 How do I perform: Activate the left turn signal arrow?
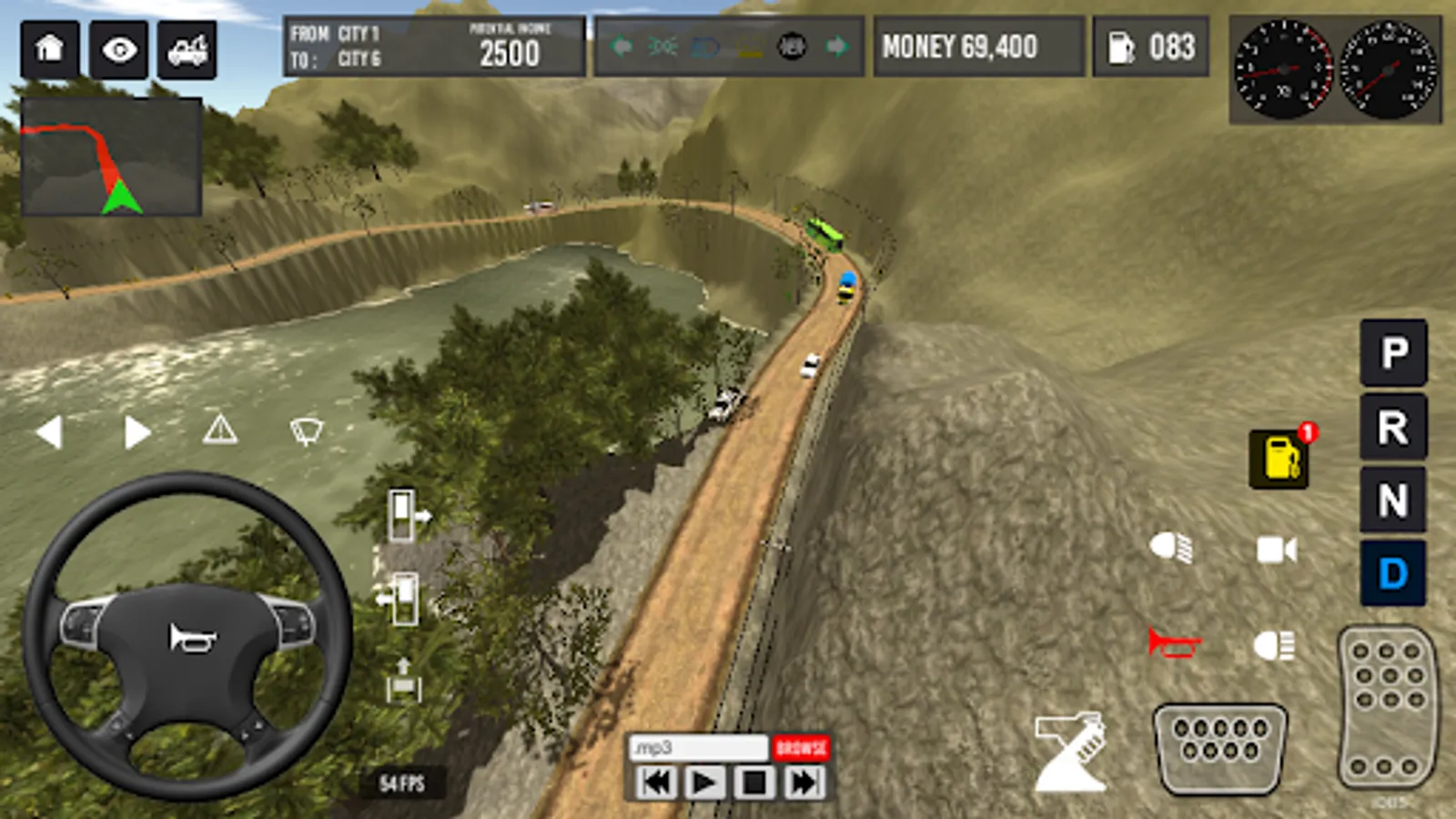point(50,432)
